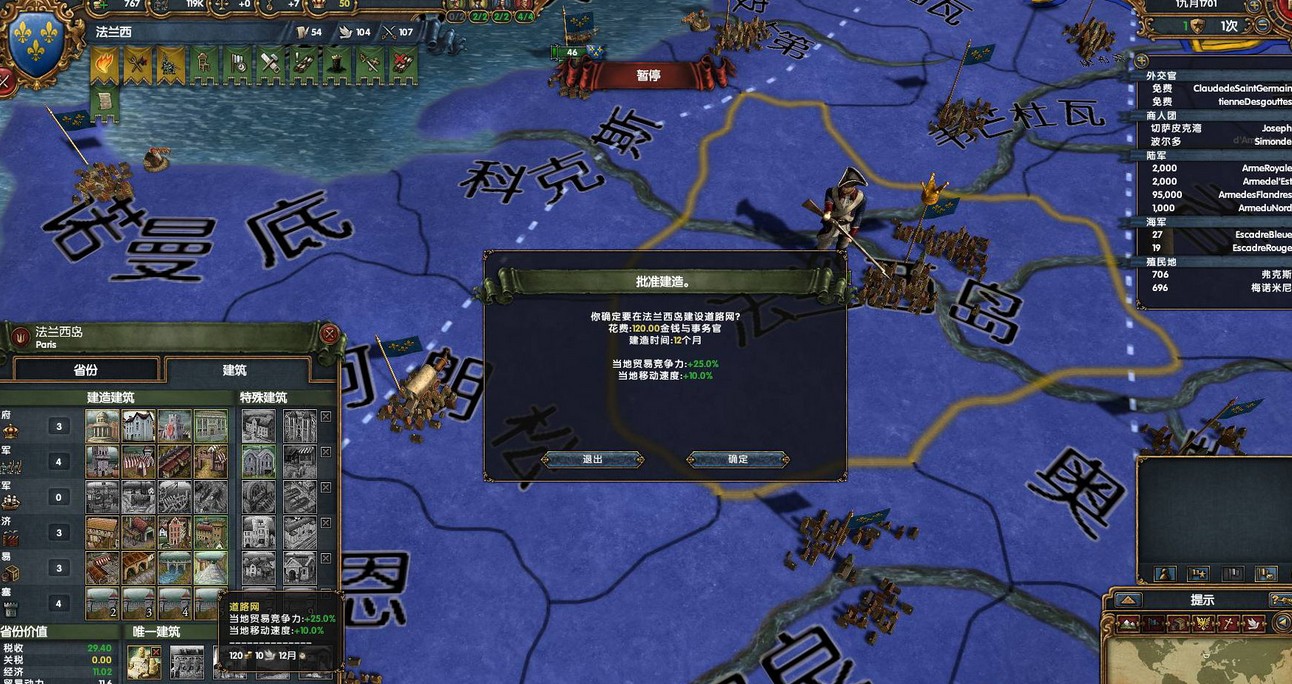Close the Paris province panel
The height and width of the screenshot is (684, 1292).
point(329,333)
